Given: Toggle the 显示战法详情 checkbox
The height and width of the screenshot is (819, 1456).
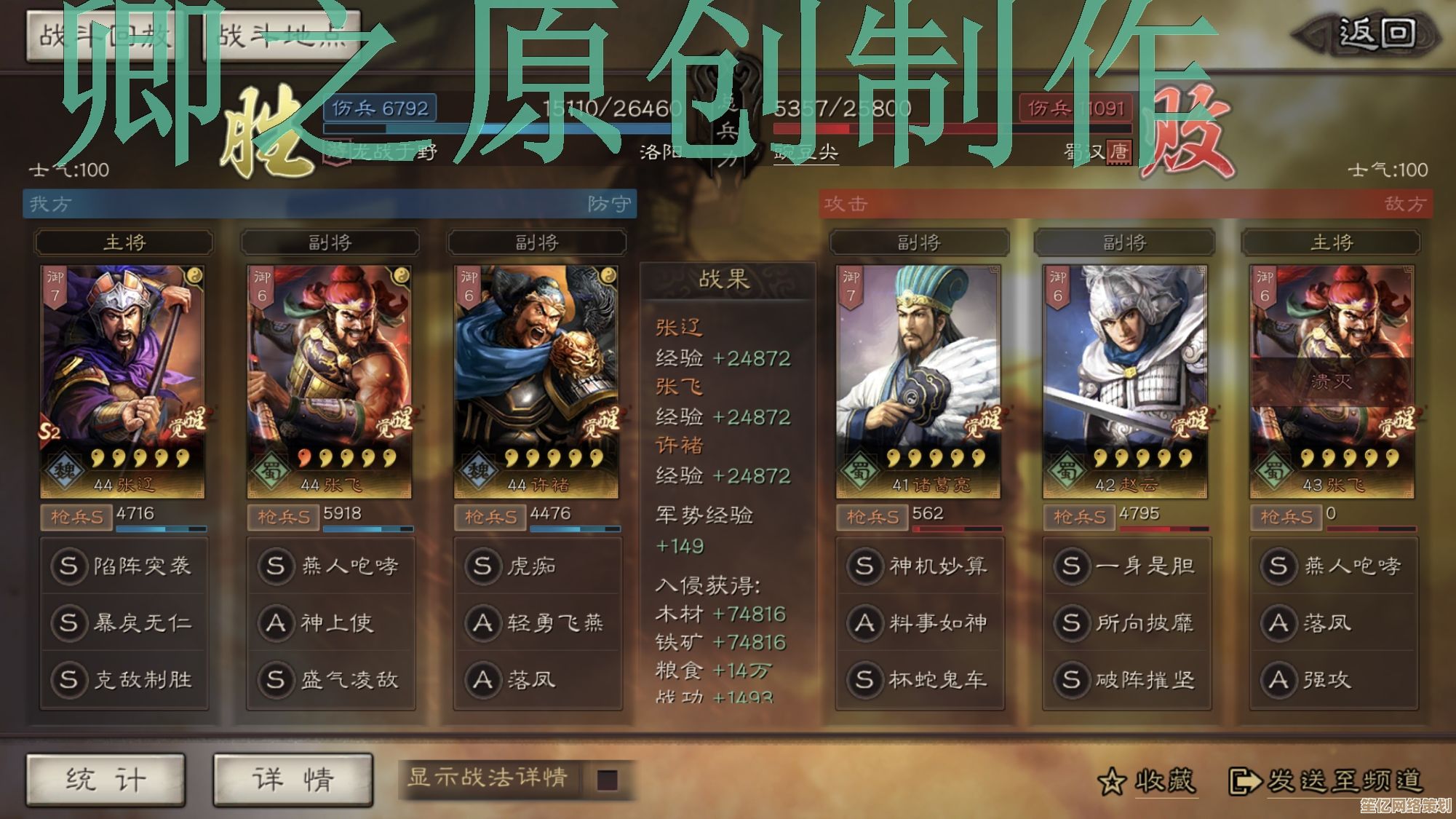Looking at the screenshot, I should (607, 780).
